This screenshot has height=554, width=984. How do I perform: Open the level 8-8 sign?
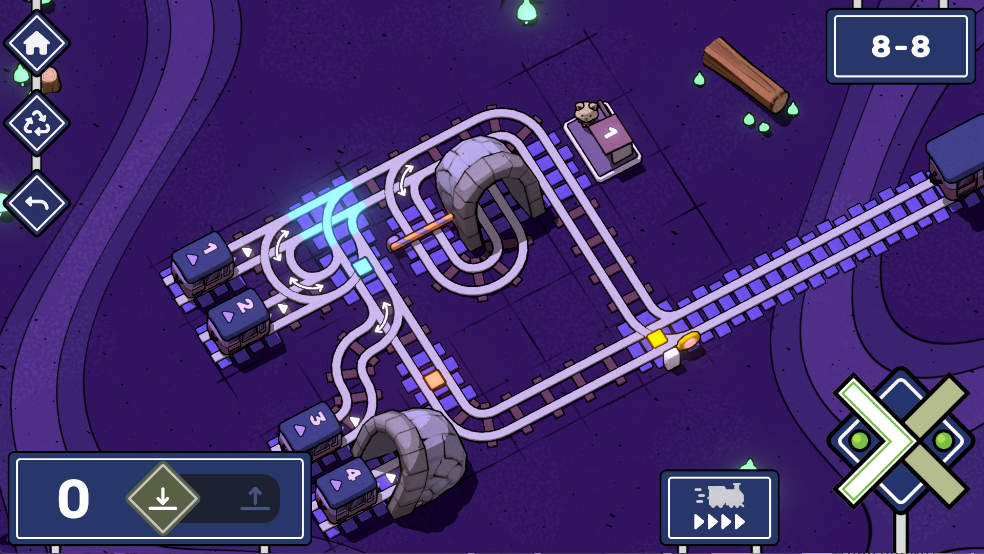[900, 46]
